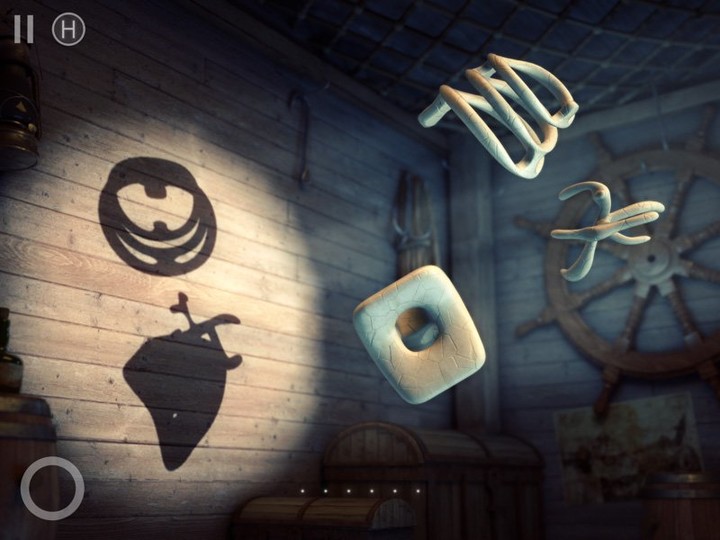
Task: Pause the game
Action: [24, 29]
